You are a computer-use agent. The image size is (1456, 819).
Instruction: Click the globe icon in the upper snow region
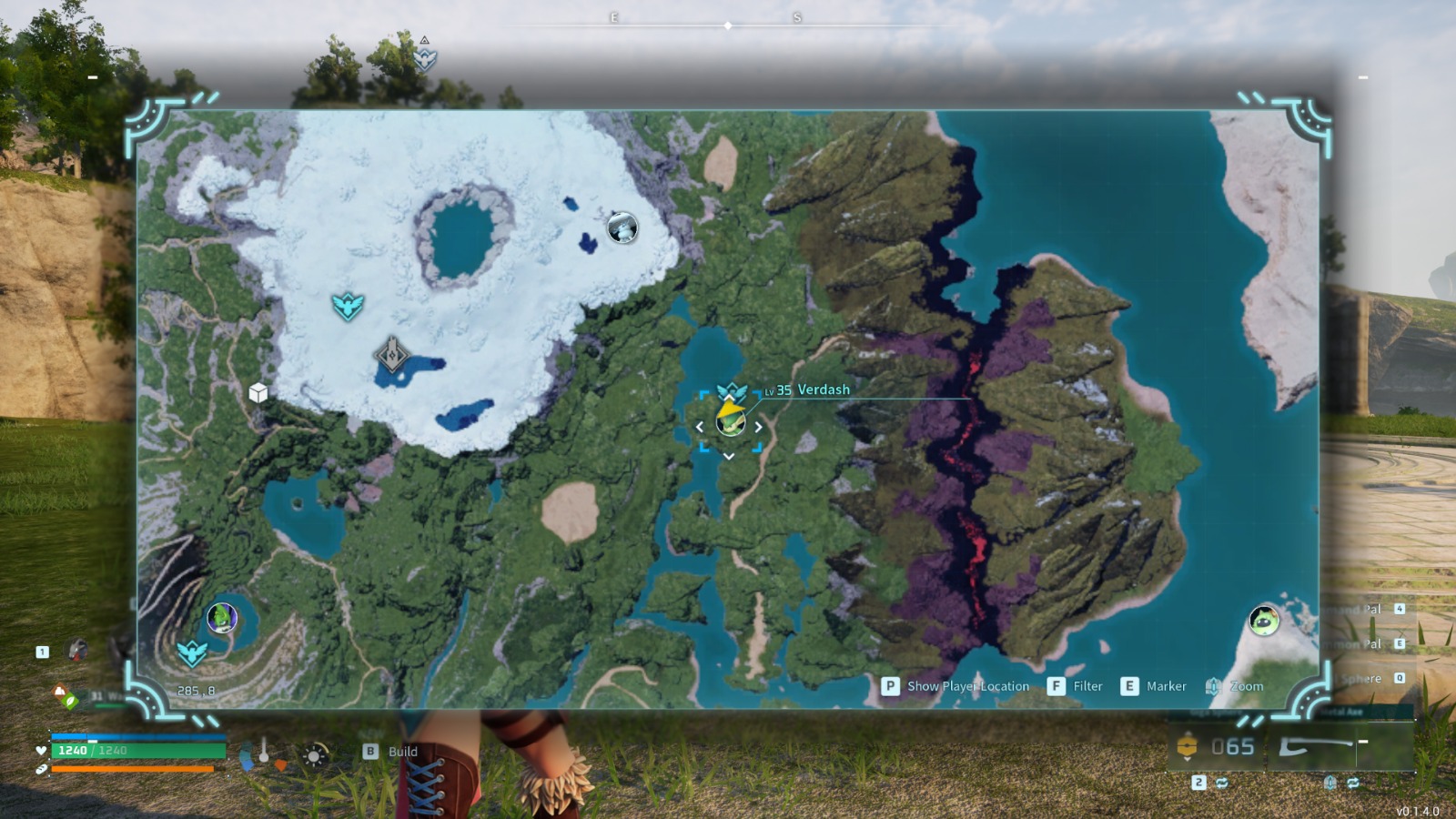pyautogui.click(x=623, y=228)
